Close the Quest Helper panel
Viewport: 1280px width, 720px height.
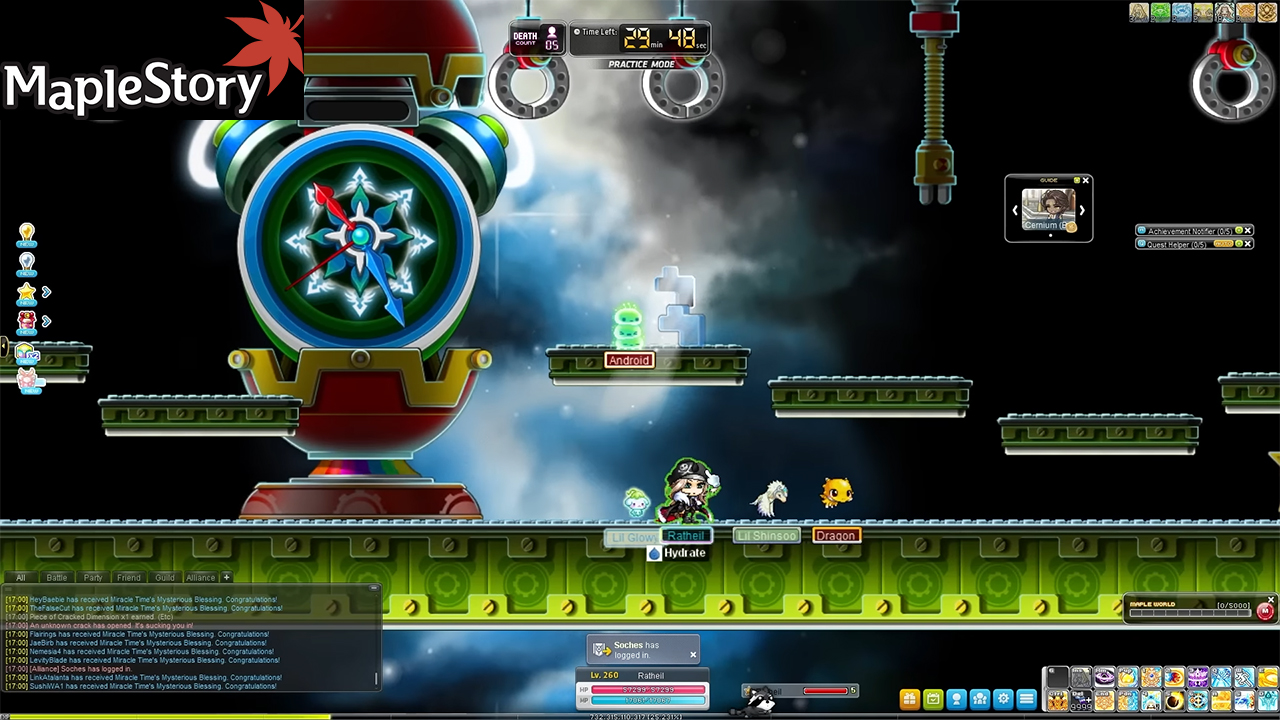click(x=1248, y=244)
